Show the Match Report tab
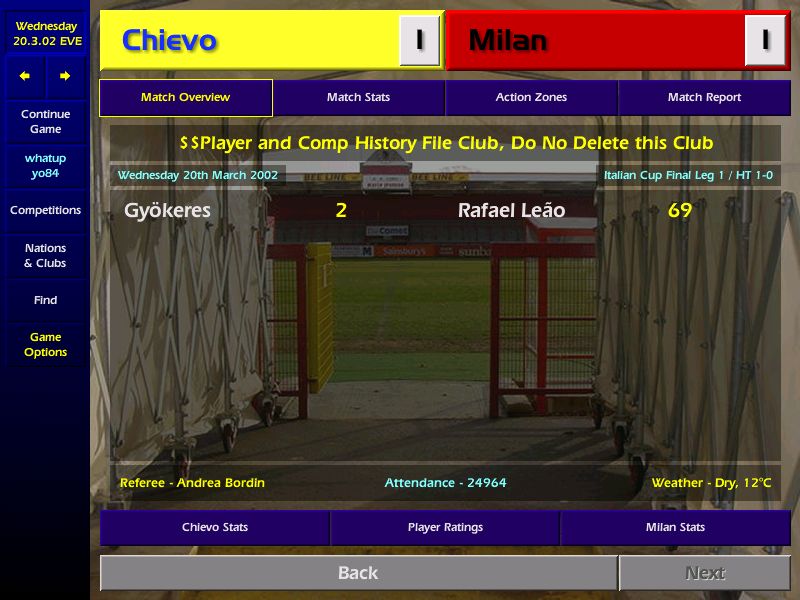 pyautogui.click(x=704, y=98)
